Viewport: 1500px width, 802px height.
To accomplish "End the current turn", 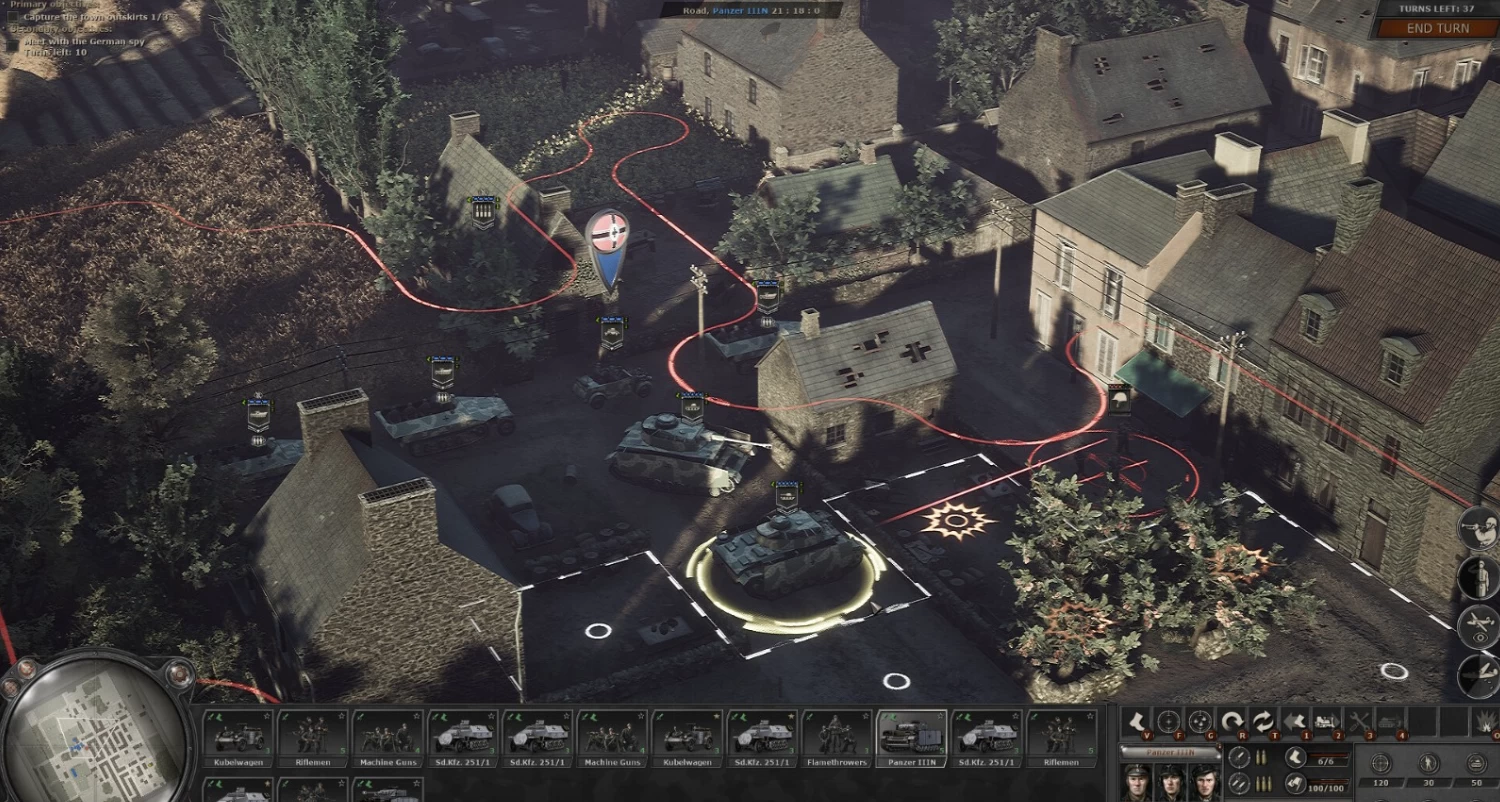I will click(1437, 28).
